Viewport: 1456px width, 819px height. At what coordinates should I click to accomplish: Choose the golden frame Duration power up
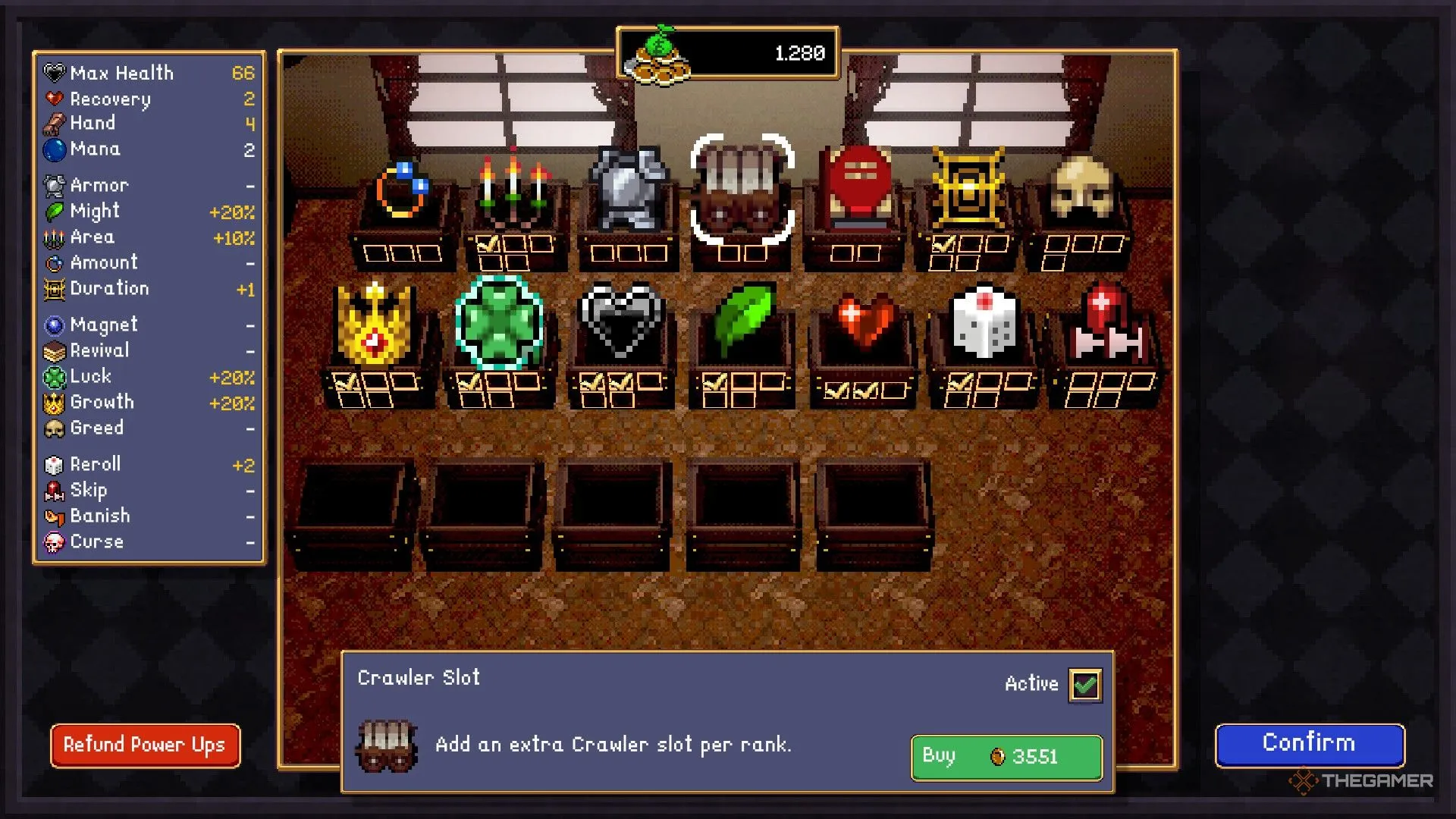968,188
